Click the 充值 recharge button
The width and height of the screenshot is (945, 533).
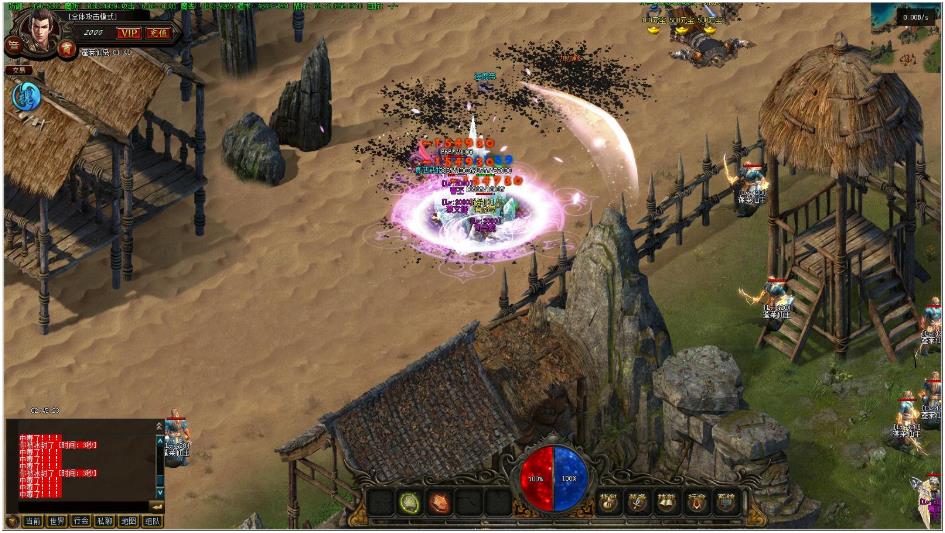tap(159, 33)
